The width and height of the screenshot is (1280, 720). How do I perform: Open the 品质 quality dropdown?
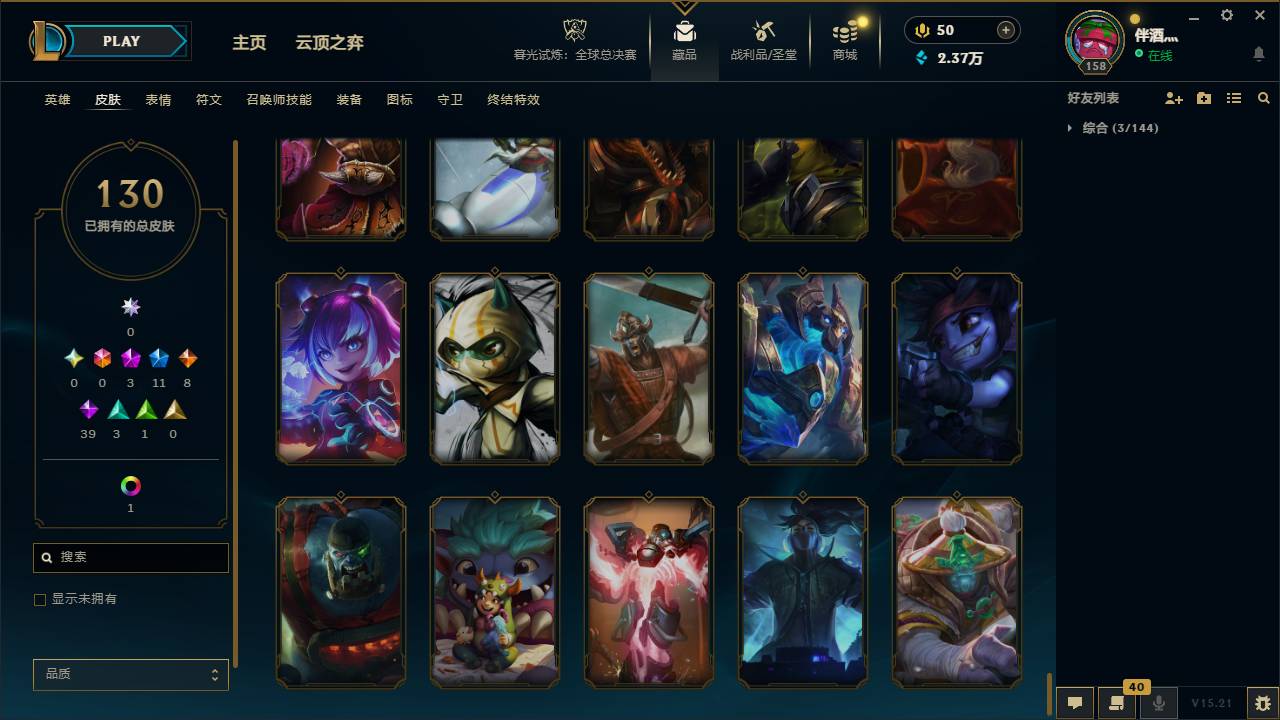click(130, 674)
